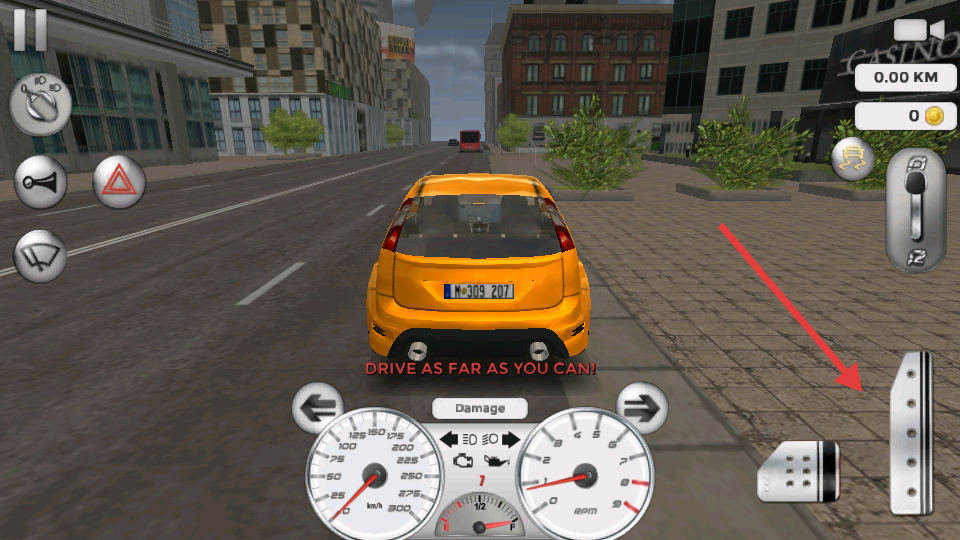
Task: Activate the windshield wiper button
Action: [40, 256]
